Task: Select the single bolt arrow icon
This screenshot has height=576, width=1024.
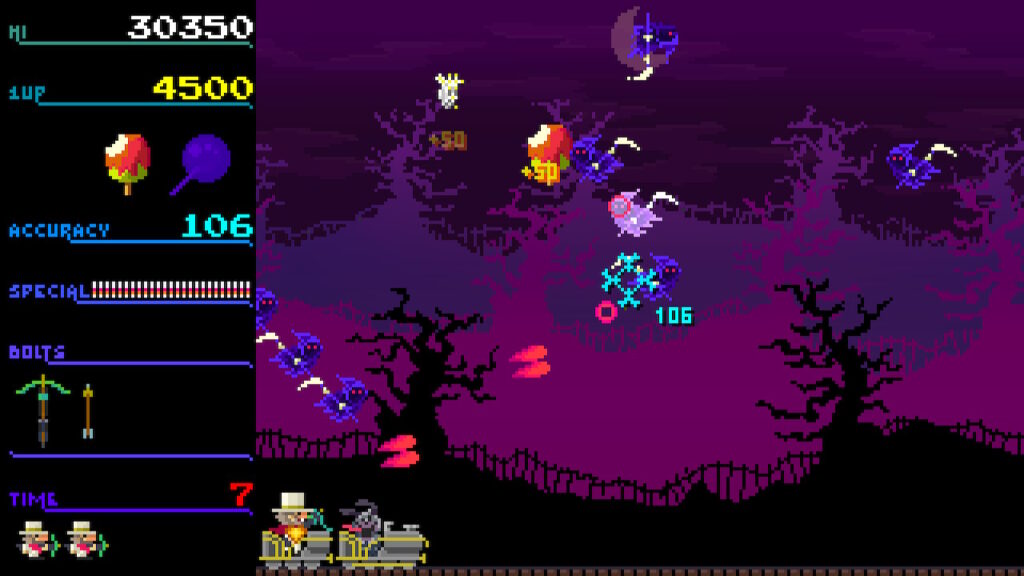Action: [88, 410]
